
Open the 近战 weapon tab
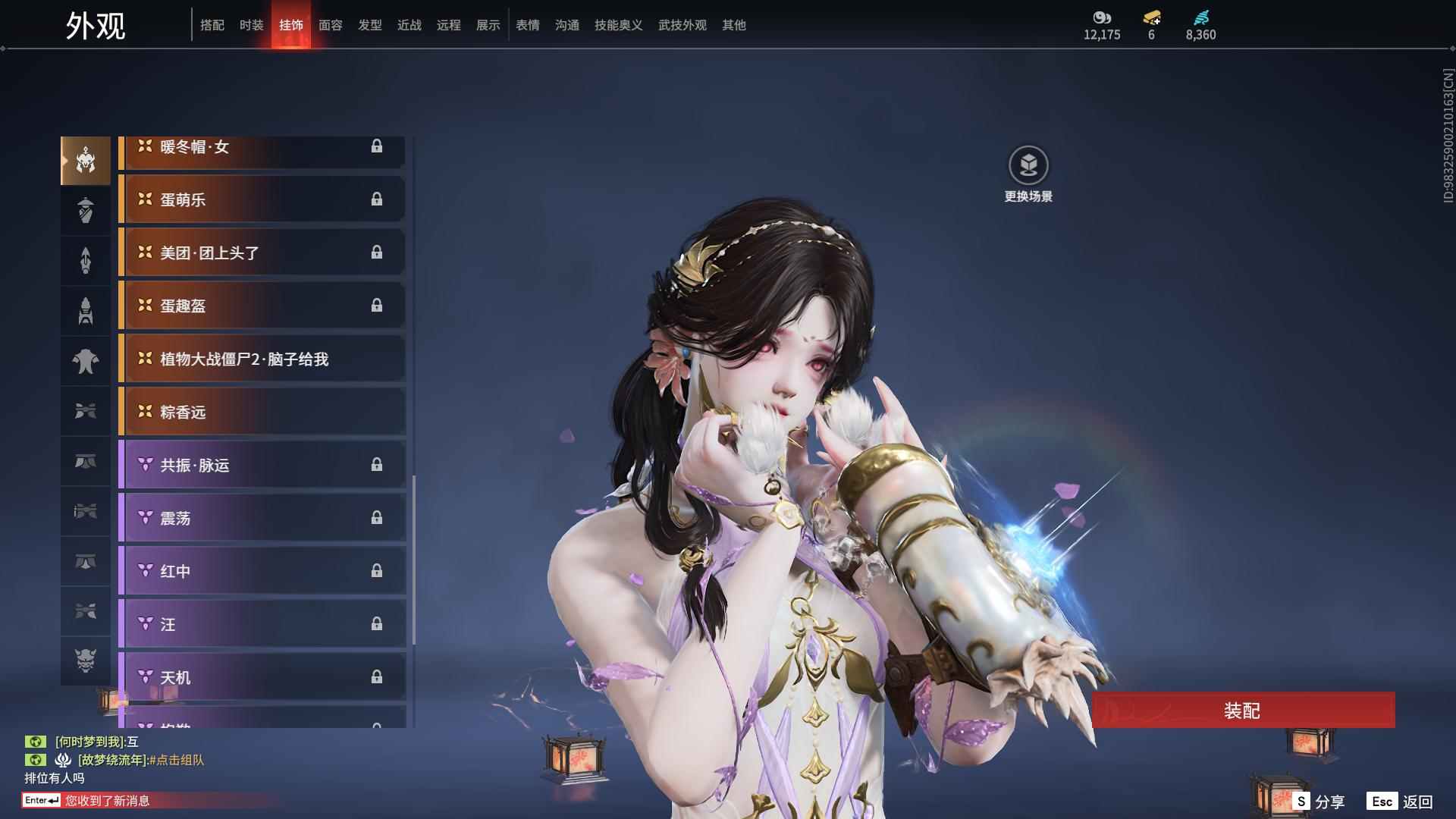point(409,25)
